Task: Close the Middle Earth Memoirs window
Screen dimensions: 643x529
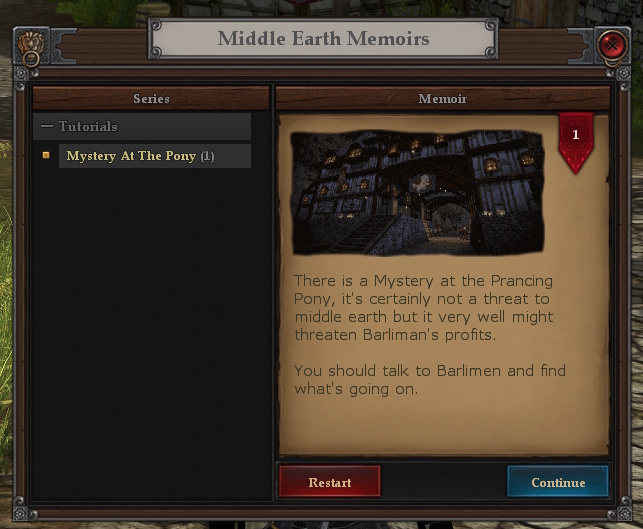Action: (610, 45)
